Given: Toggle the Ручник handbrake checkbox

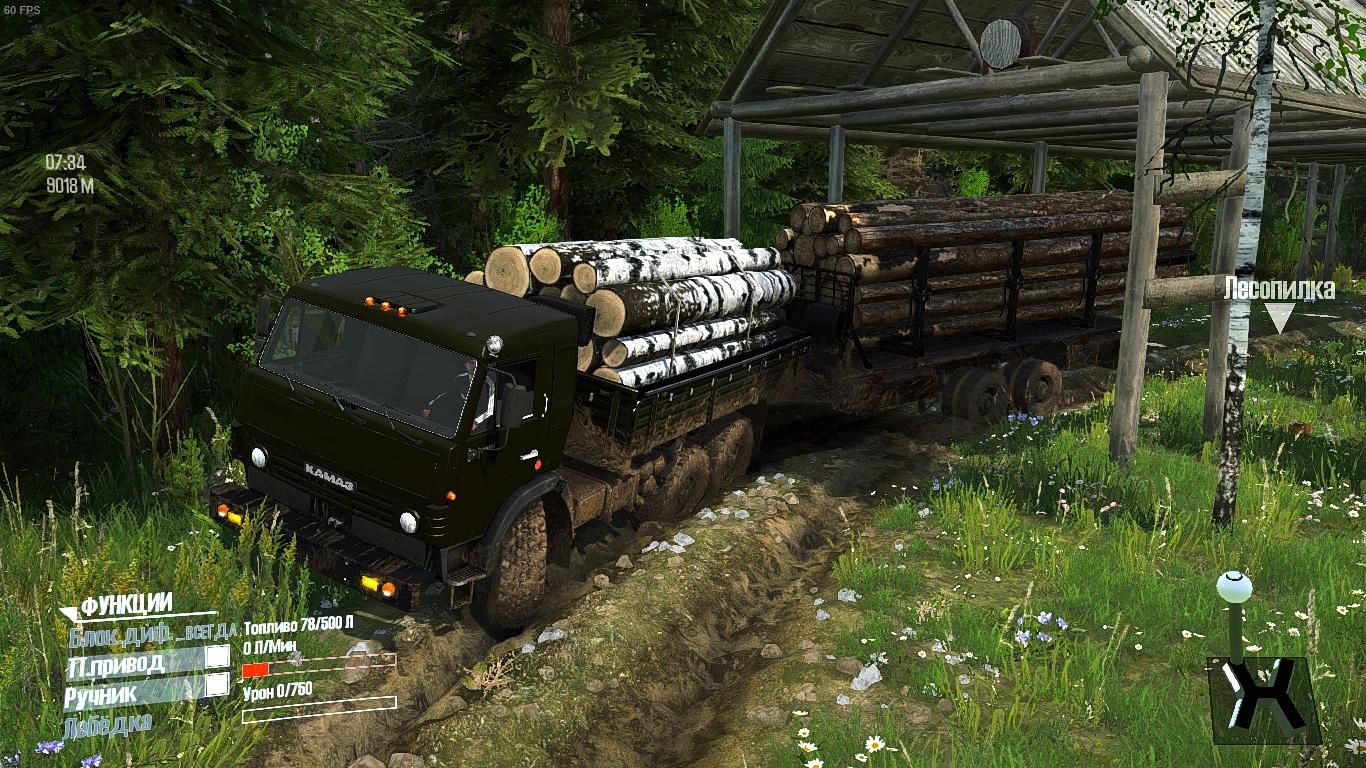Looking at the screenshot, I should (217, 685).
